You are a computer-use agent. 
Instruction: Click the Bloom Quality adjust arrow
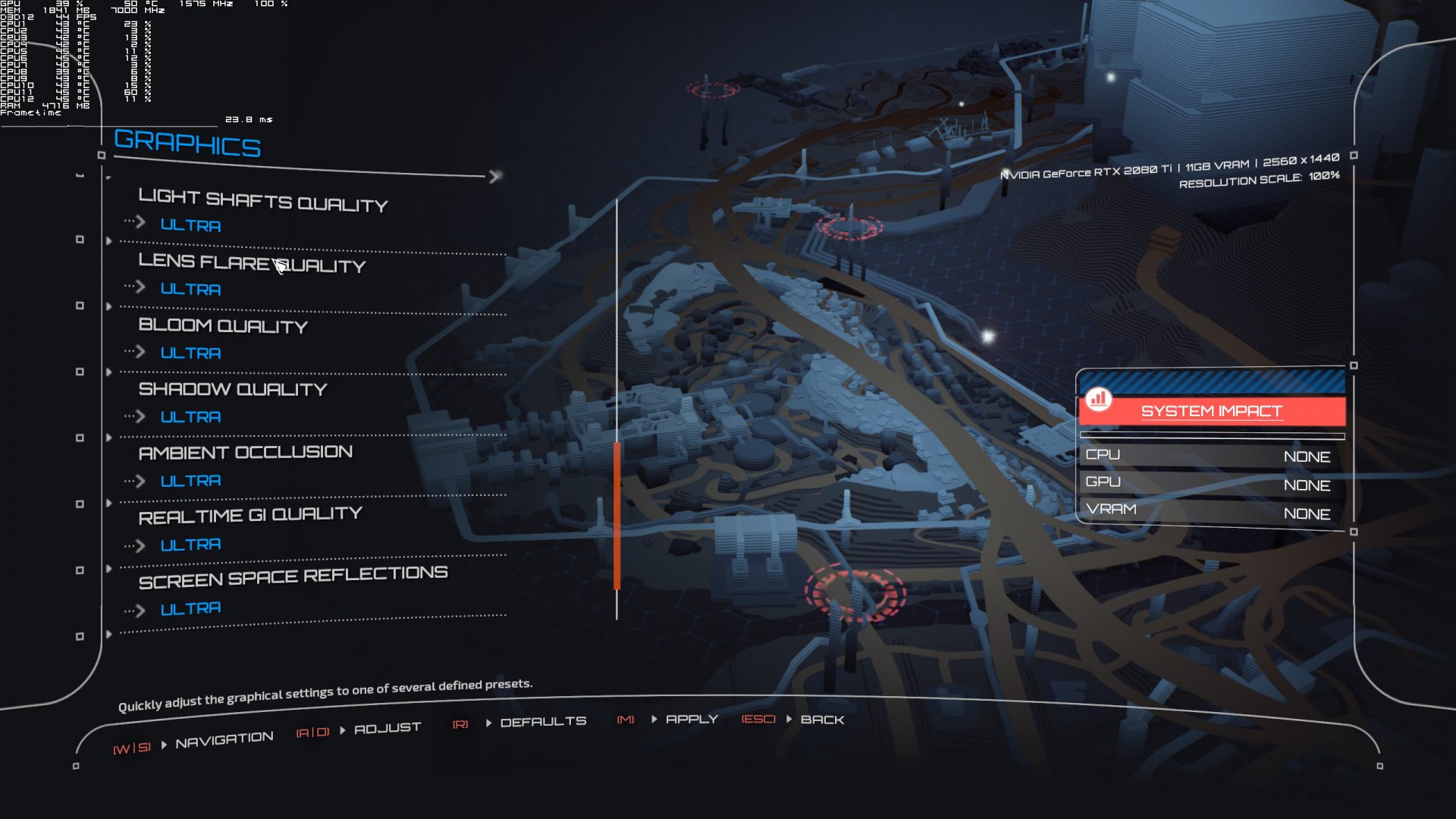point(141,351)
